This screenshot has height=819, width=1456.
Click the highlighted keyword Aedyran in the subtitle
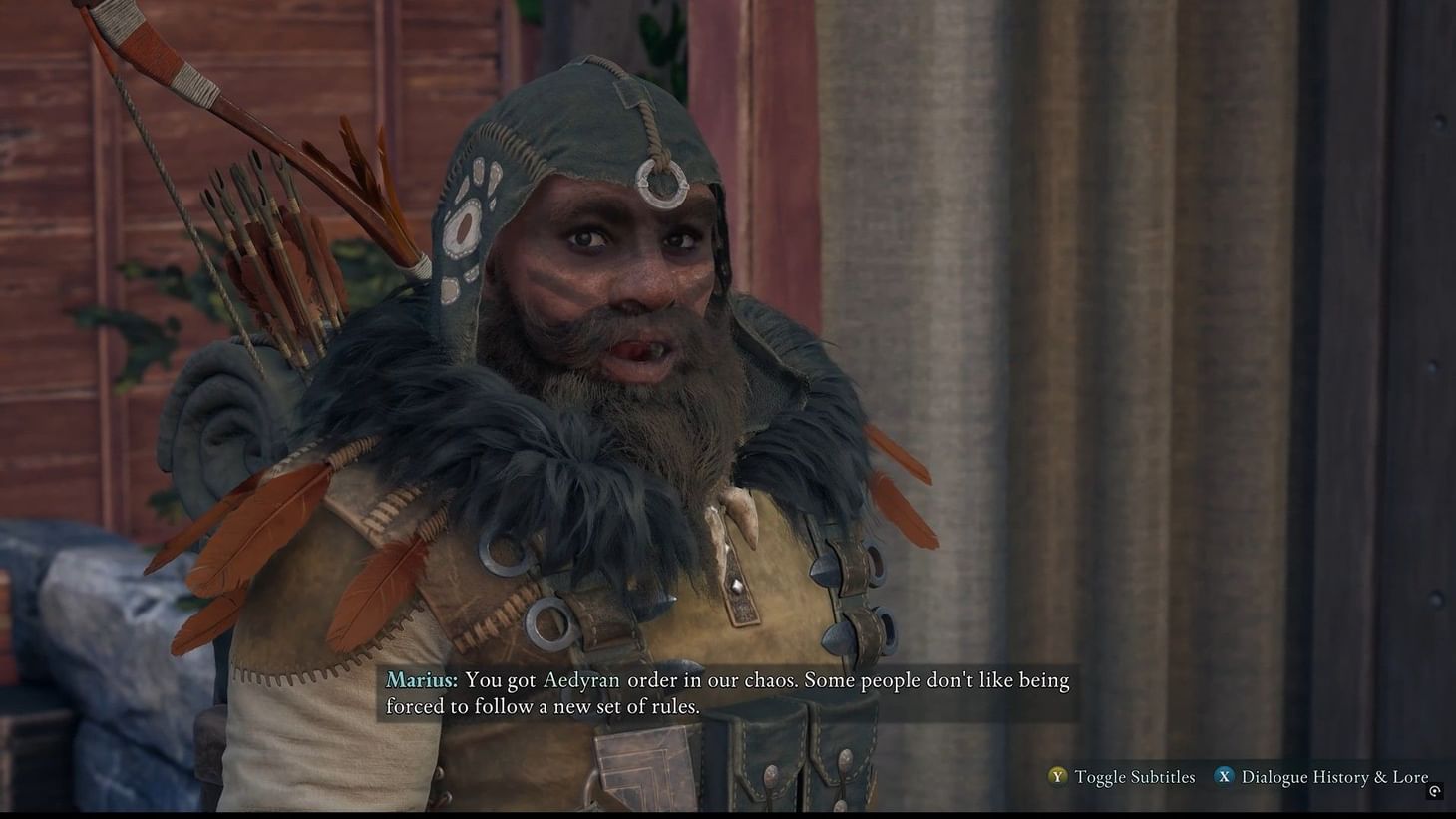582,680
